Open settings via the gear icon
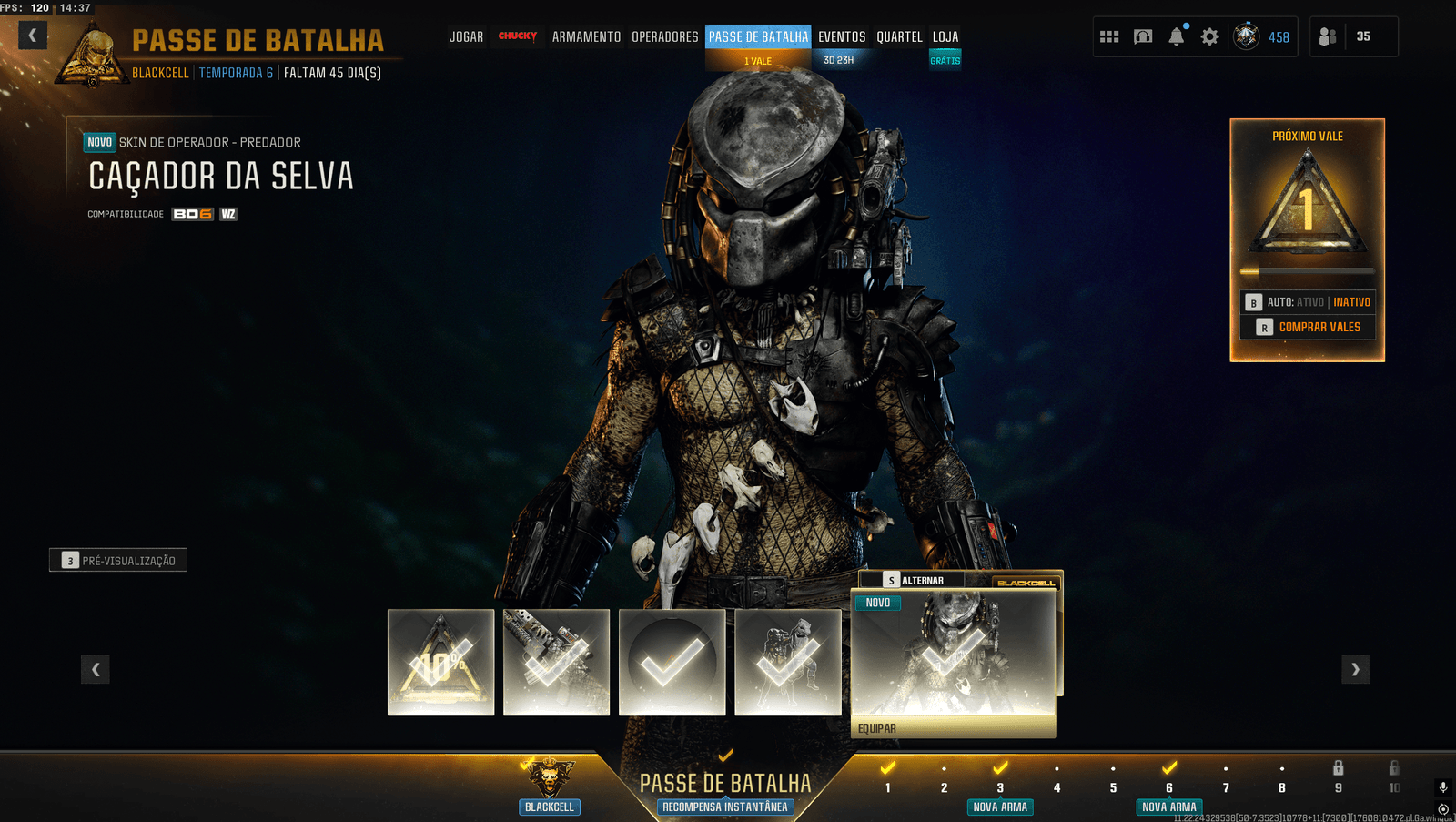The height and width of the screenshot is (822, 1456). click(x=1209, y=36)
